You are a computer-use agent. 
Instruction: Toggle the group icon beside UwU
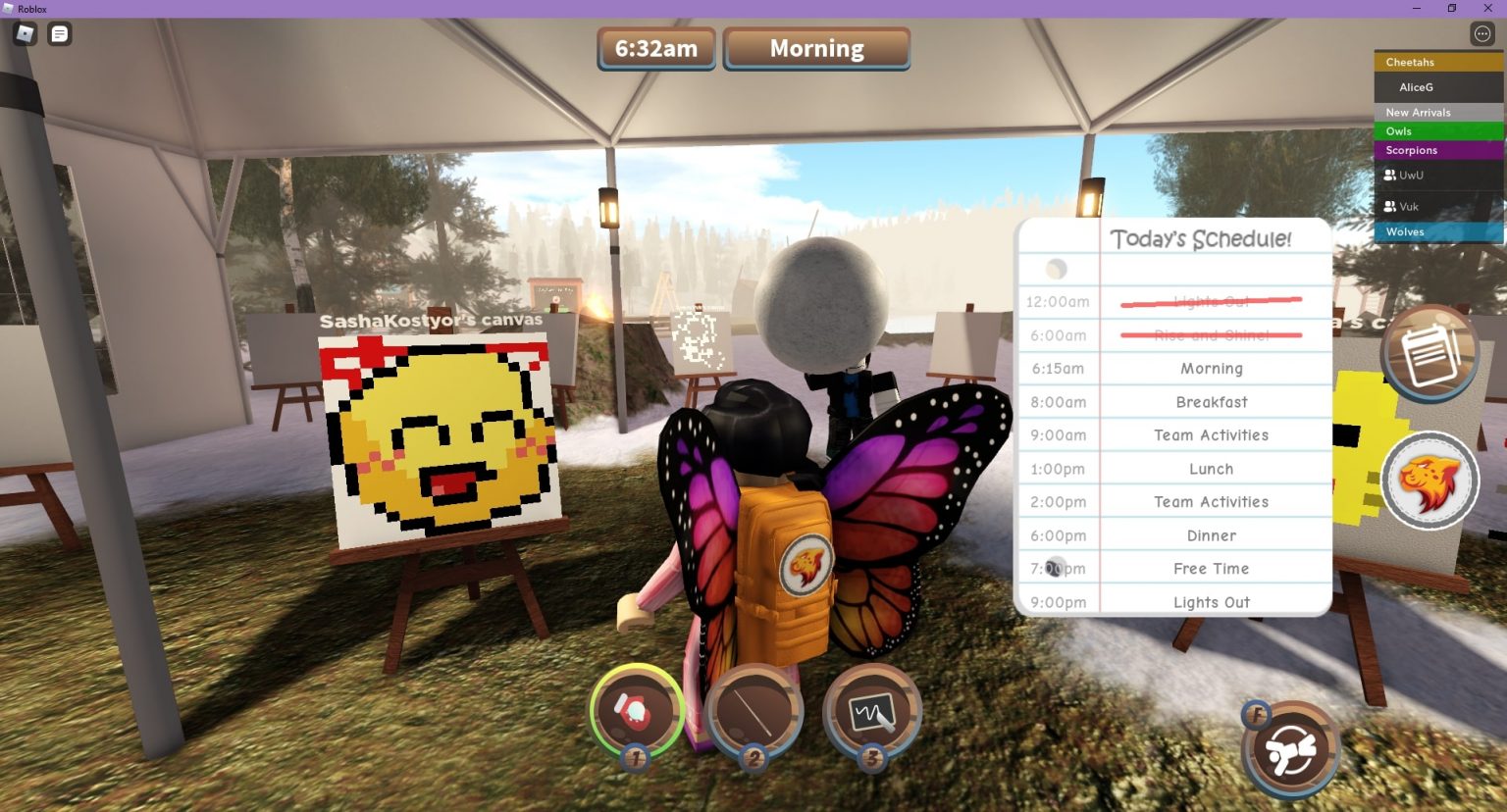(x=1390, y=175)
